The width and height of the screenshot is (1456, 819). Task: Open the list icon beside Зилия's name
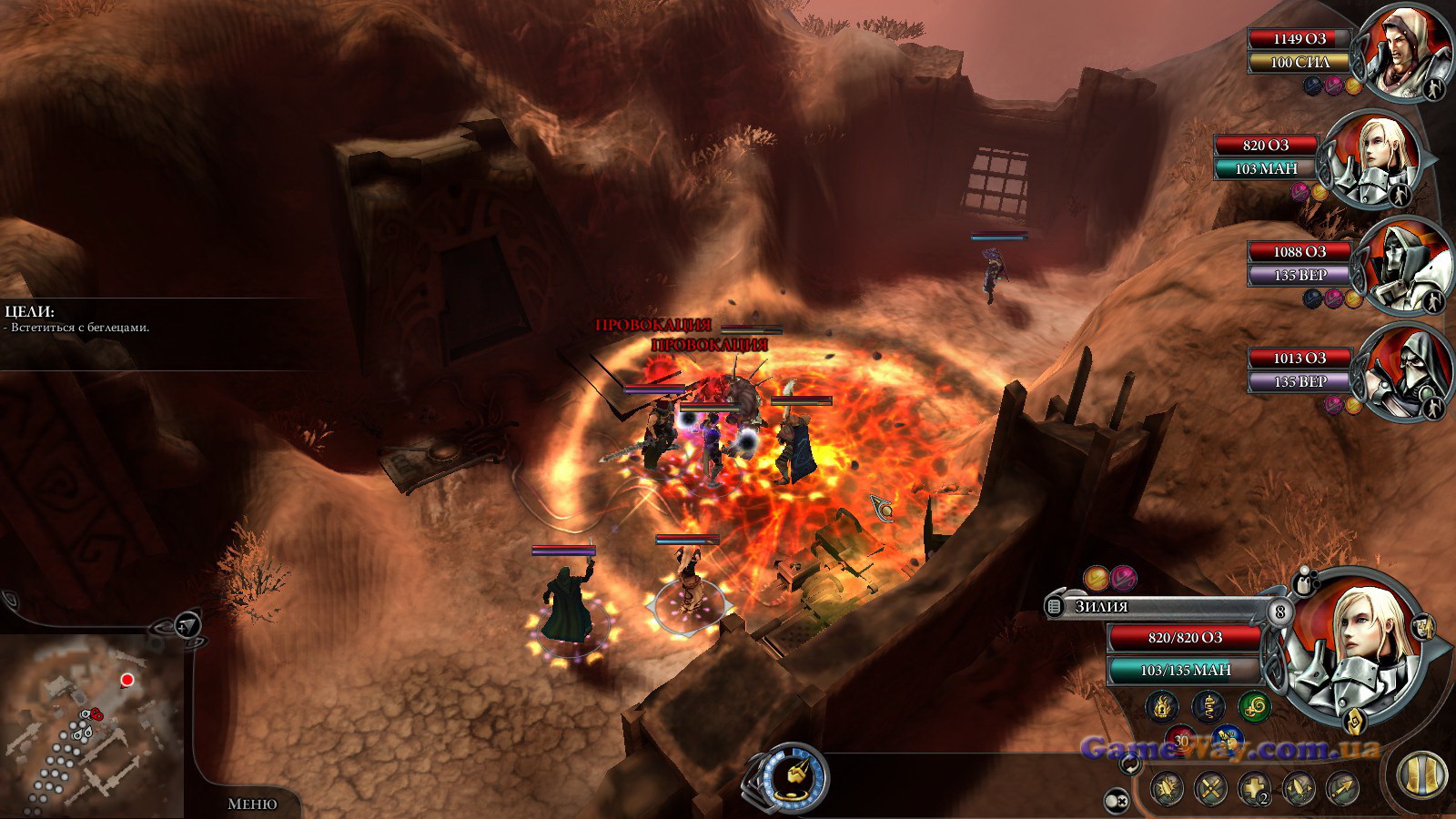(x=1054, y=606)
